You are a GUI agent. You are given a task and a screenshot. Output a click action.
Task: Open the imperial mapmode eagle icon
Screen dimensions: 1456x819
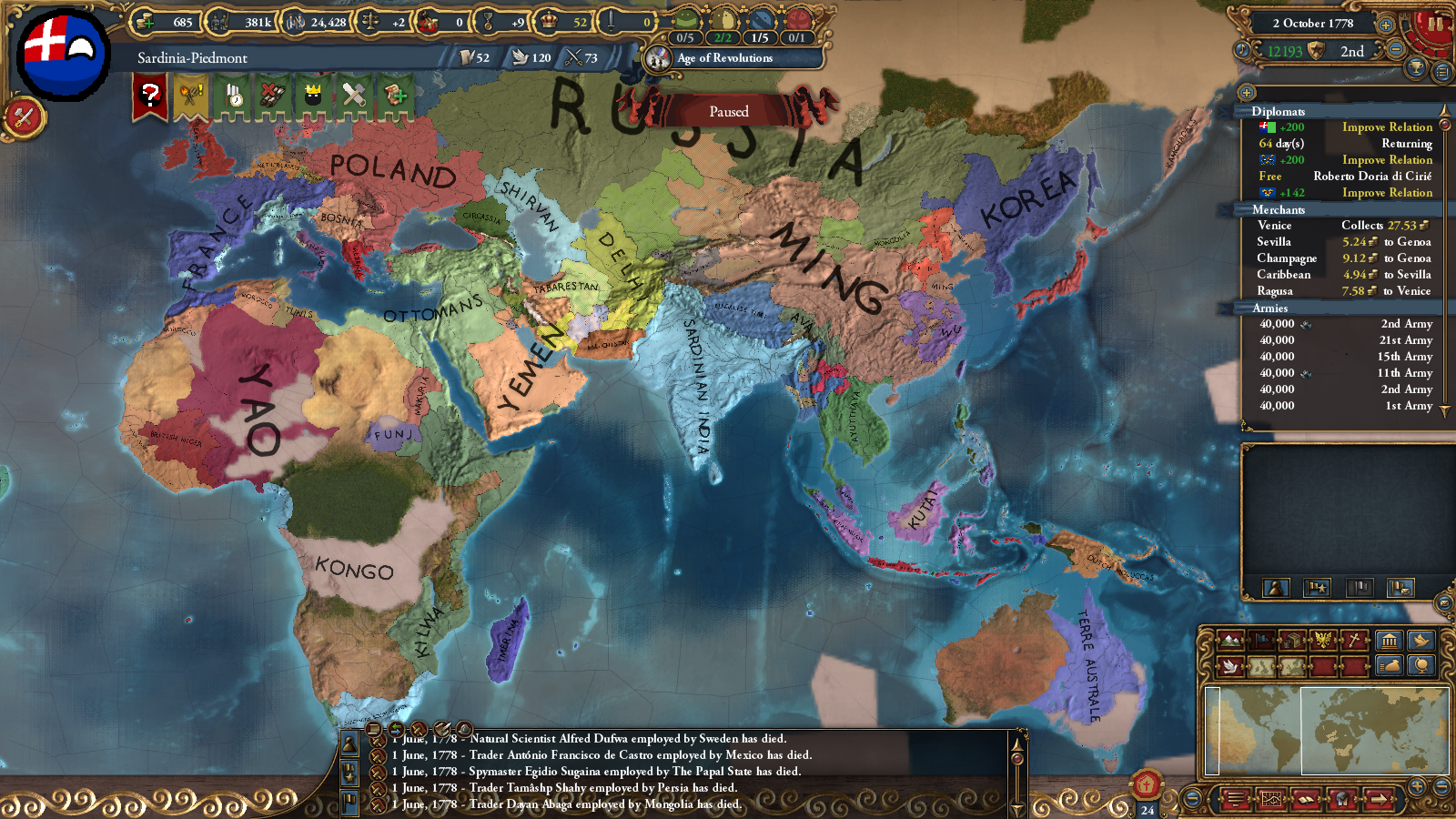(x=1322, y=640)
